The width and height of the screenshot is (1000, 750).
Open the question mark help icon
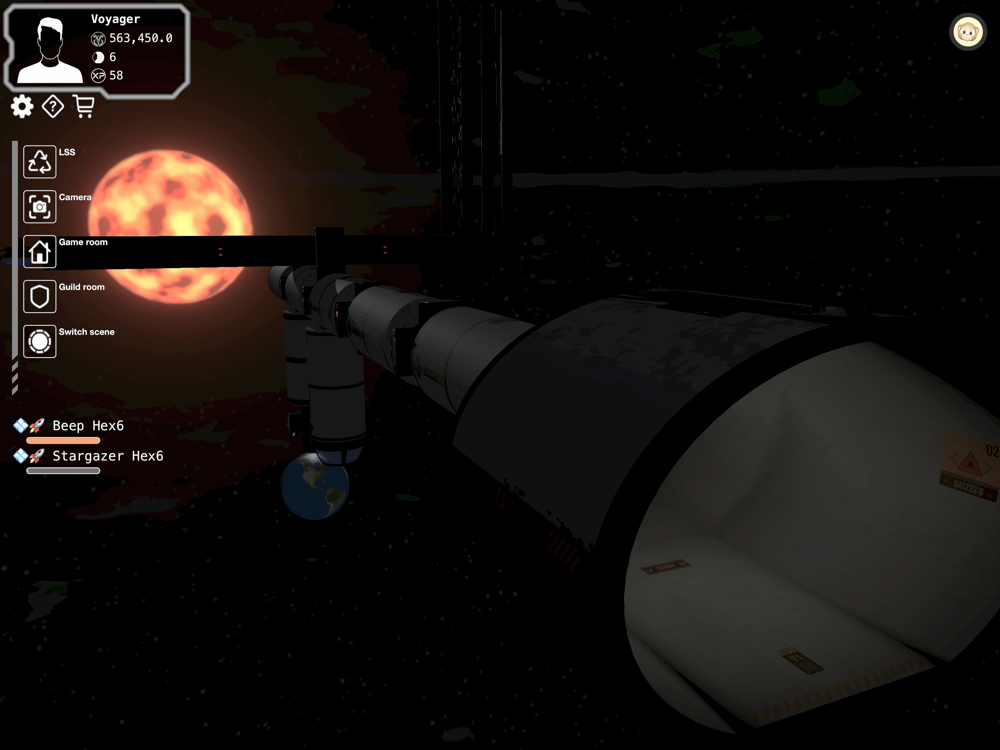point(53,106)
